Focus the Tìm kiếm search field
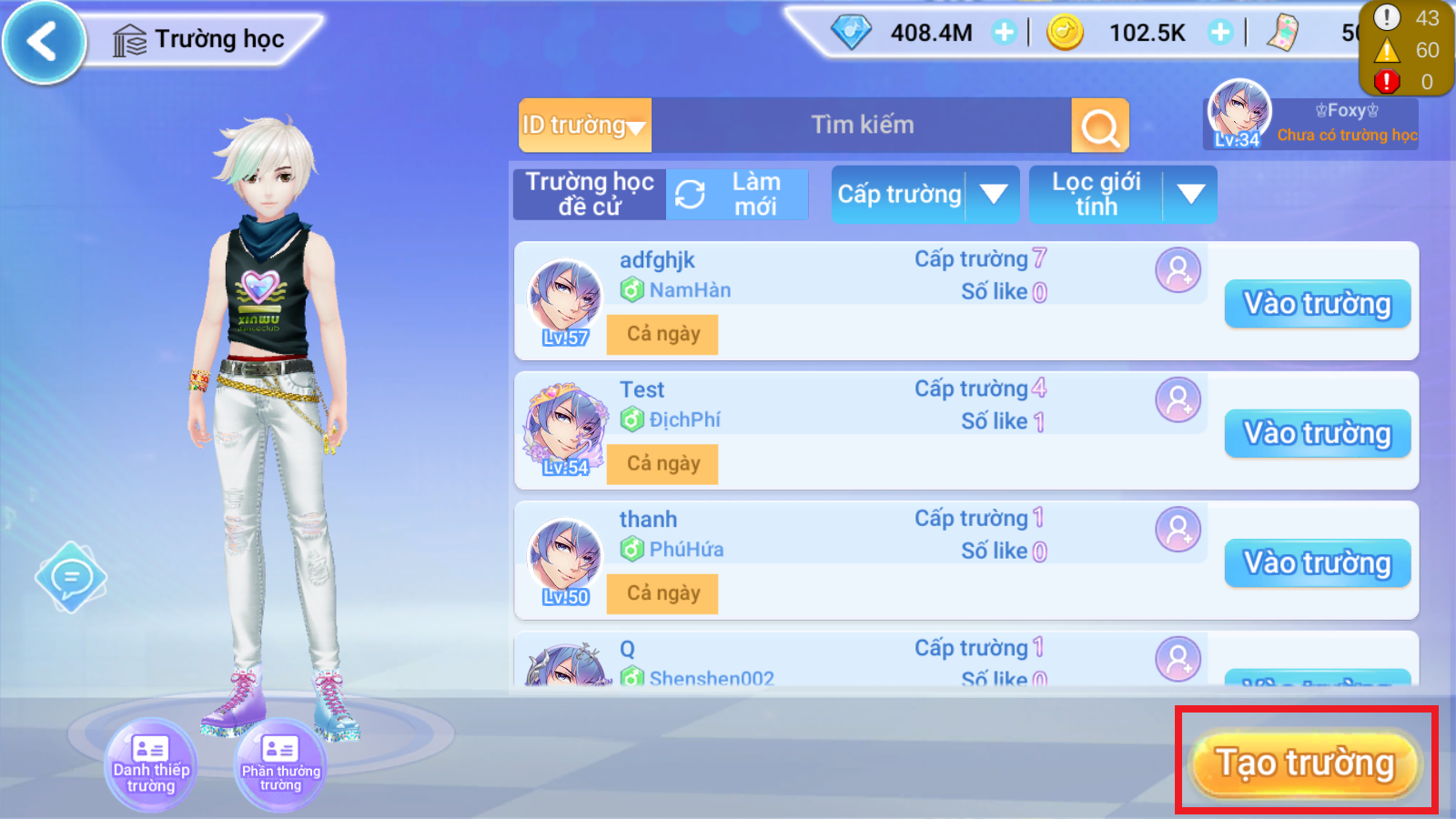 (x=861, y=126)
